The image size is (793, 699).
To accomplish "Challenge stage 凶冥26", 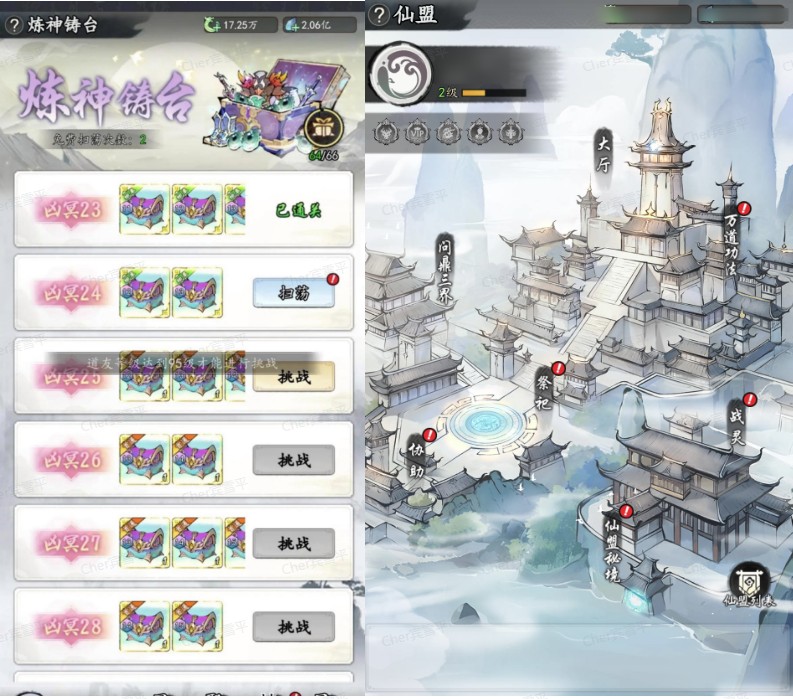I will click(293, 460).
